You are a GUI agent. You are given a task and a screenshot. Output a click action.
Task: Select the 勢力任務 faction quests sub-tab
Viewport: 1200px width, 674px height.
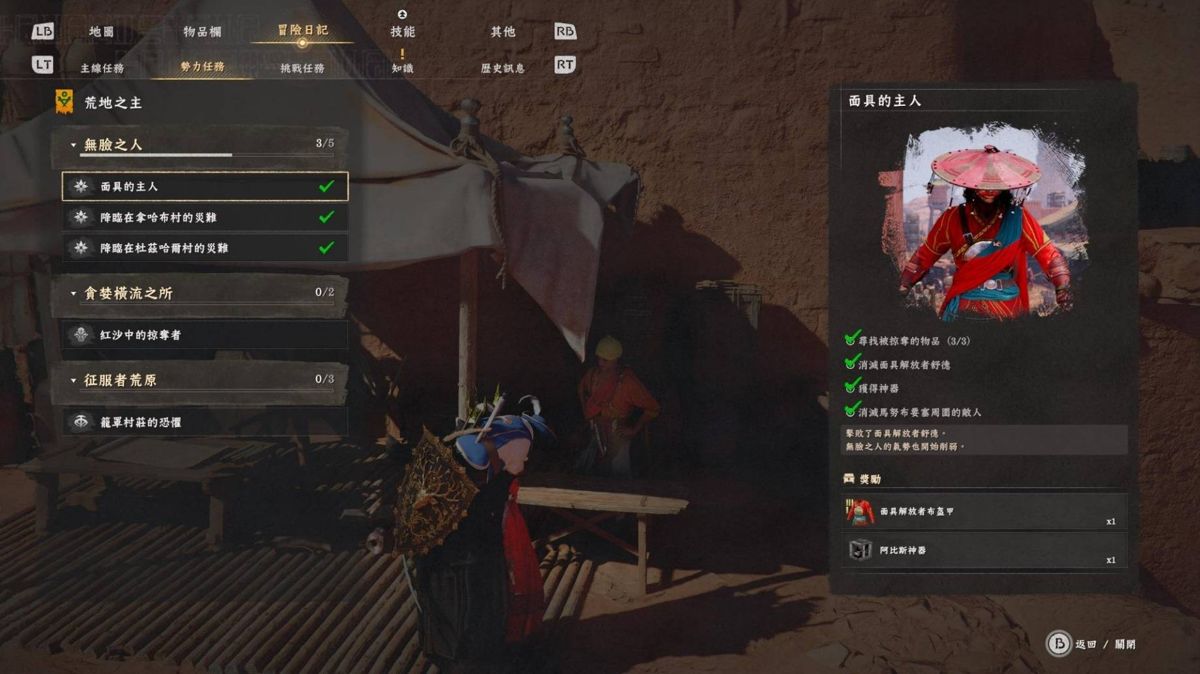click(202, 67)
